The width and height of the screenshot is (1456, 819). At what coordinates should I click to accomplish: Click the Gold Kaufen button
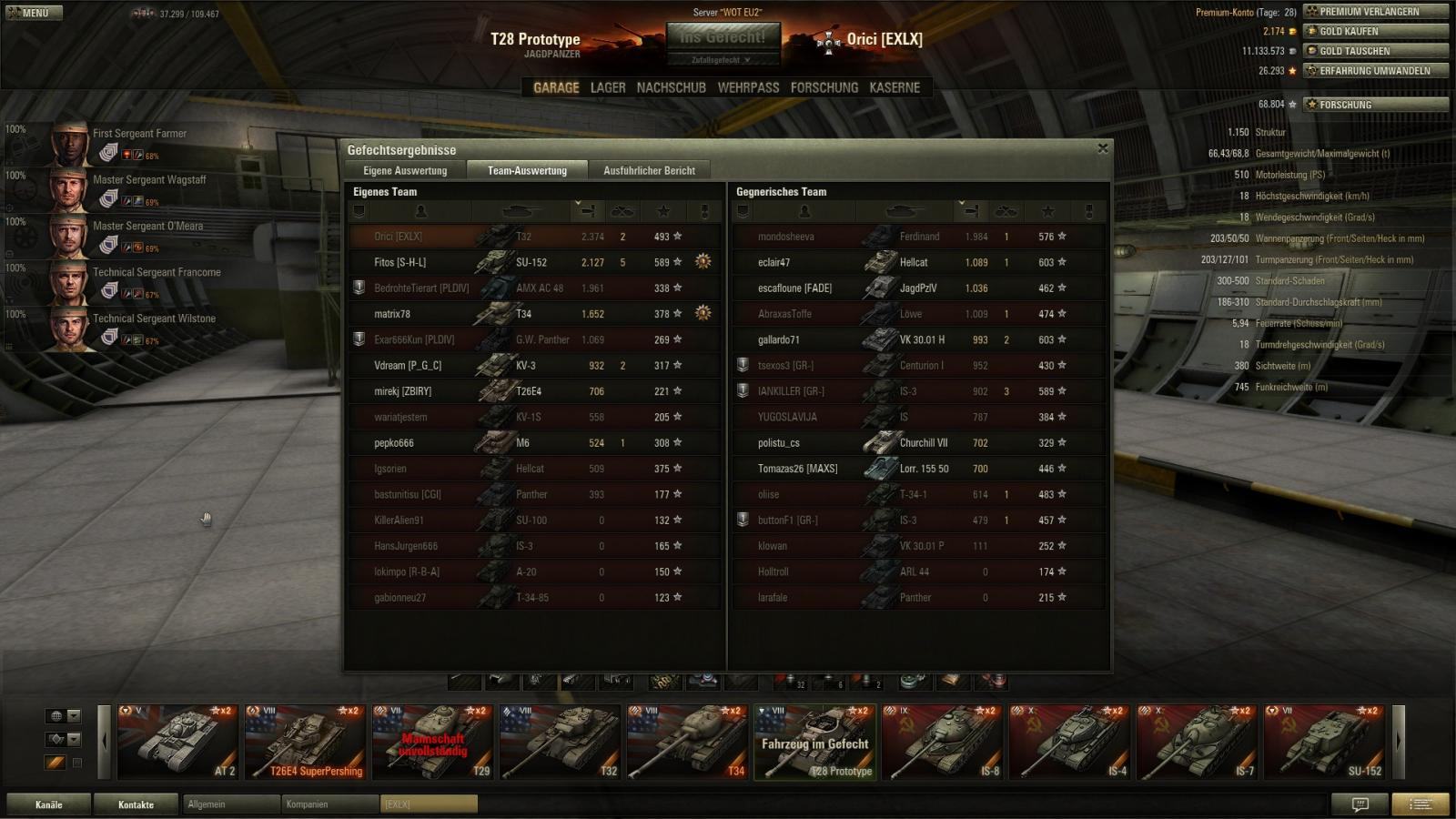(x=1375, y=31)
